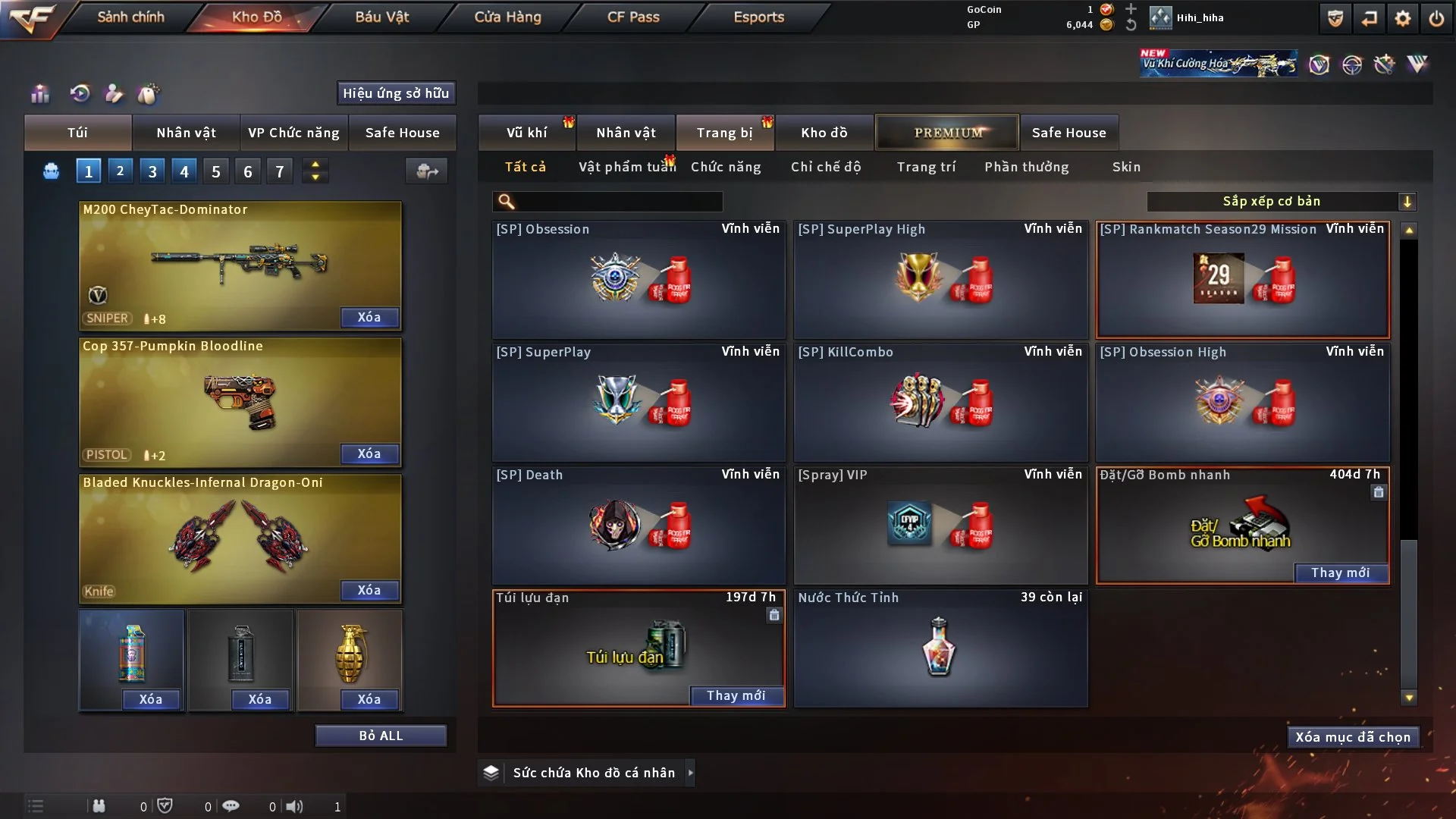
Task: Switch to the Vũ khí tab
Action: [526, 133]
